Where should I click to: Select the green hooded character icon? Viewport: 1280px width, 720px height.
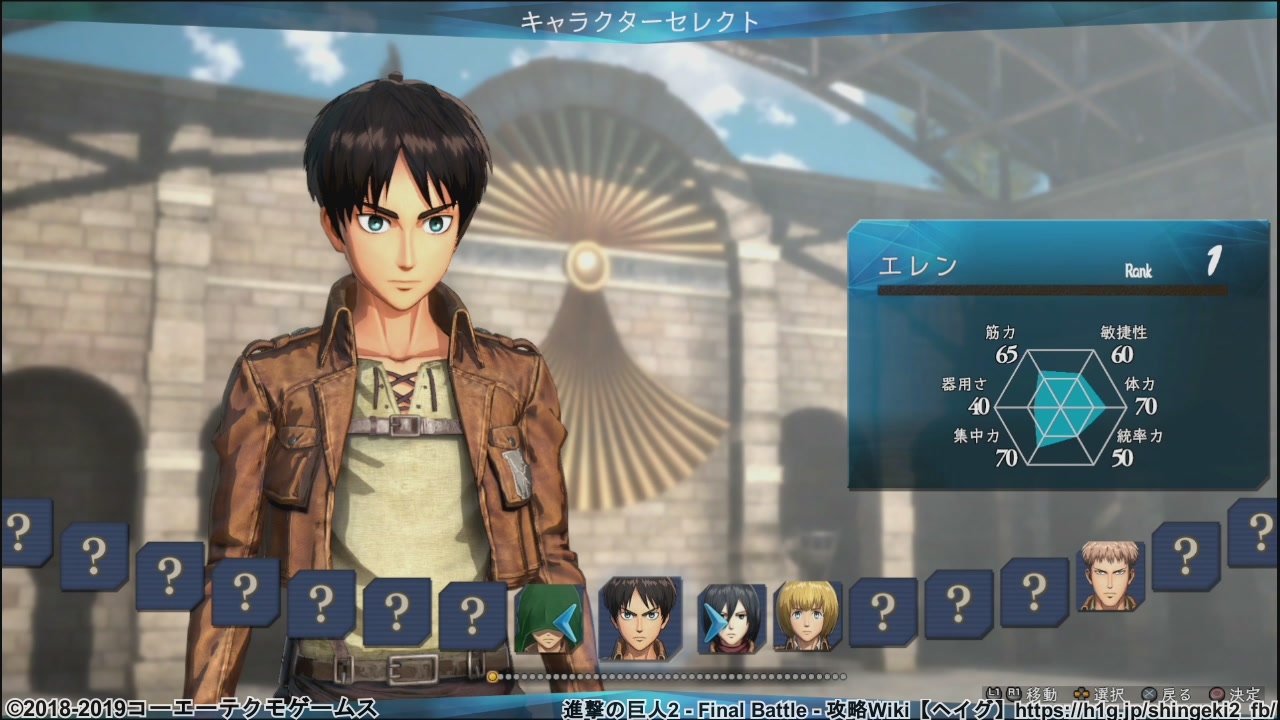pos(549,620)
